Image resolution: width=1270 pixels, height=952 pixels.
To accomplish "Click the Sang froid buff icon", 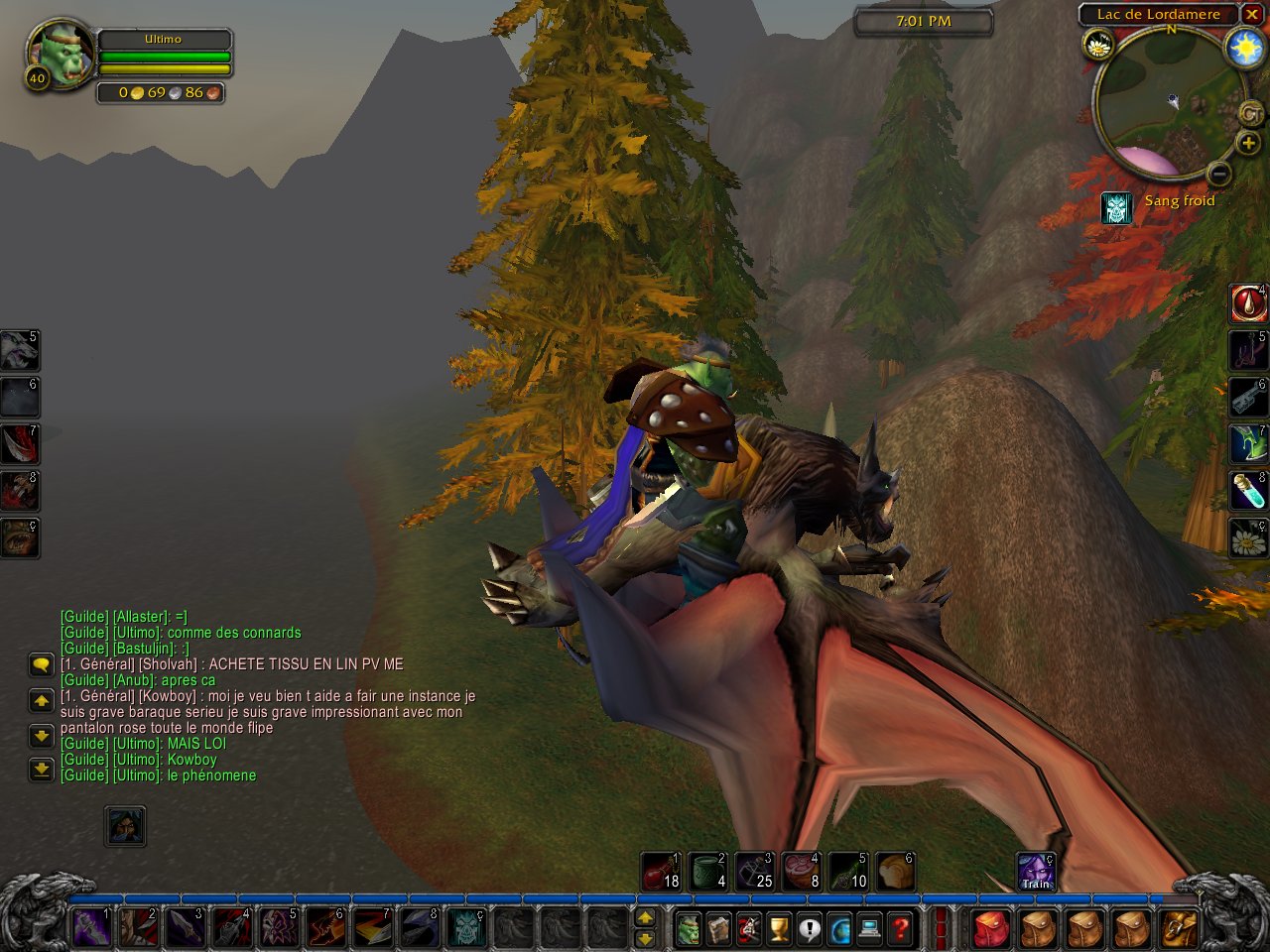I will (1117, 207).
